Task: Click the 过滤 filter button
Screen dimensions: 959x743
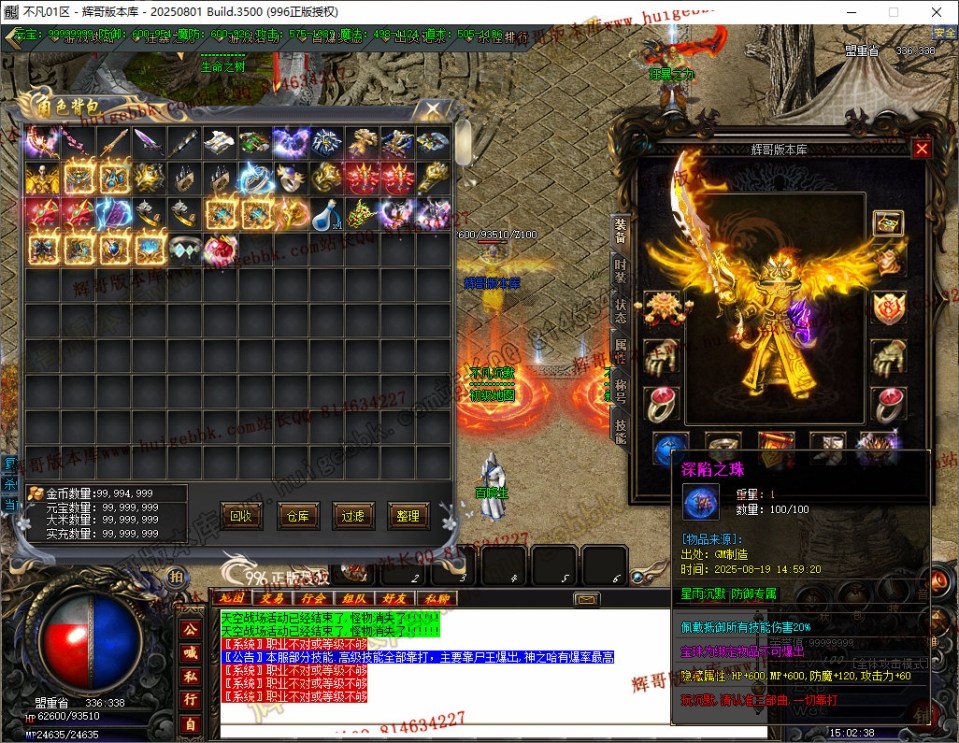Action: 353,516
